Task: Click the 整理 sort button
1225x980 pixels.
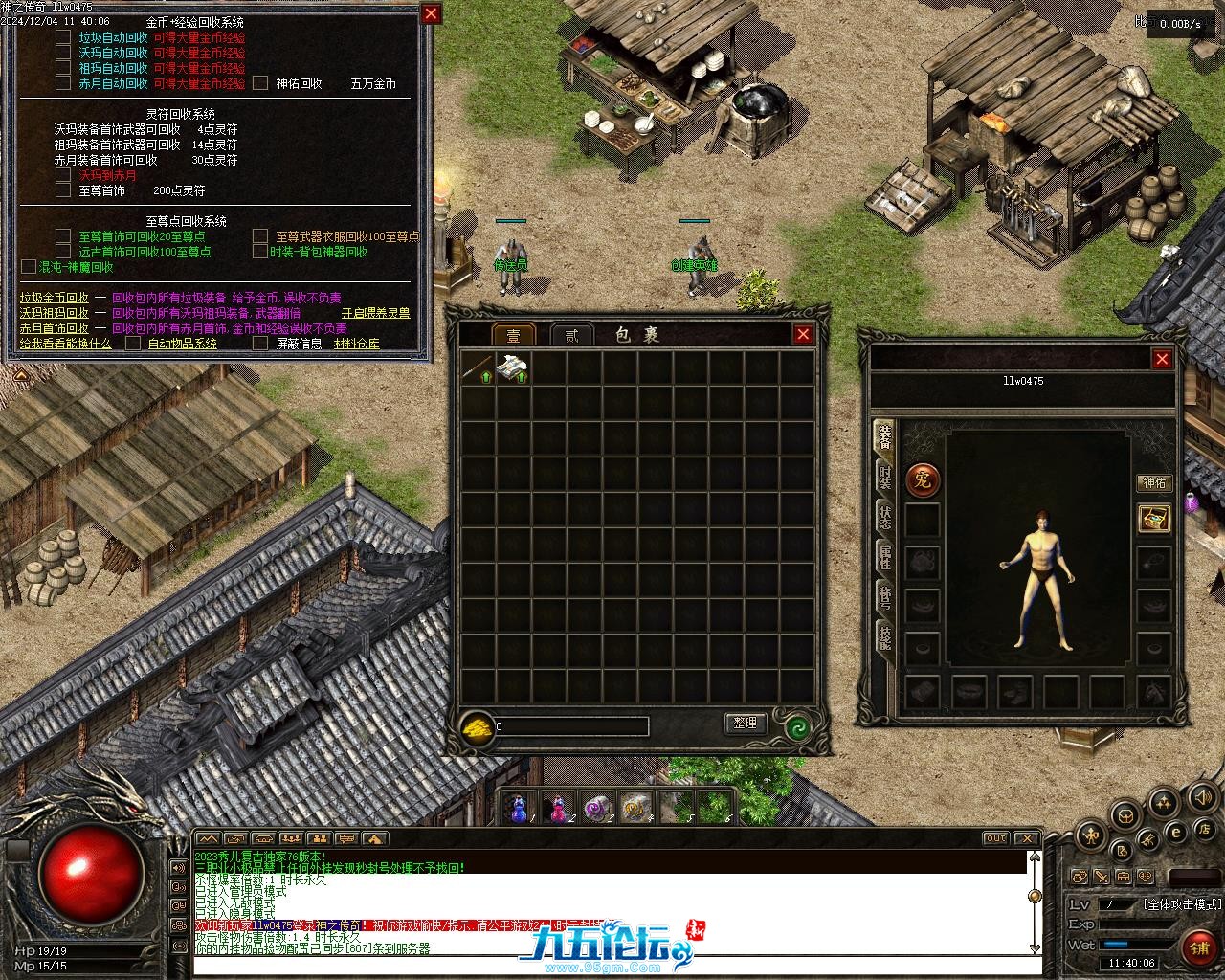Action: [746, 724]
